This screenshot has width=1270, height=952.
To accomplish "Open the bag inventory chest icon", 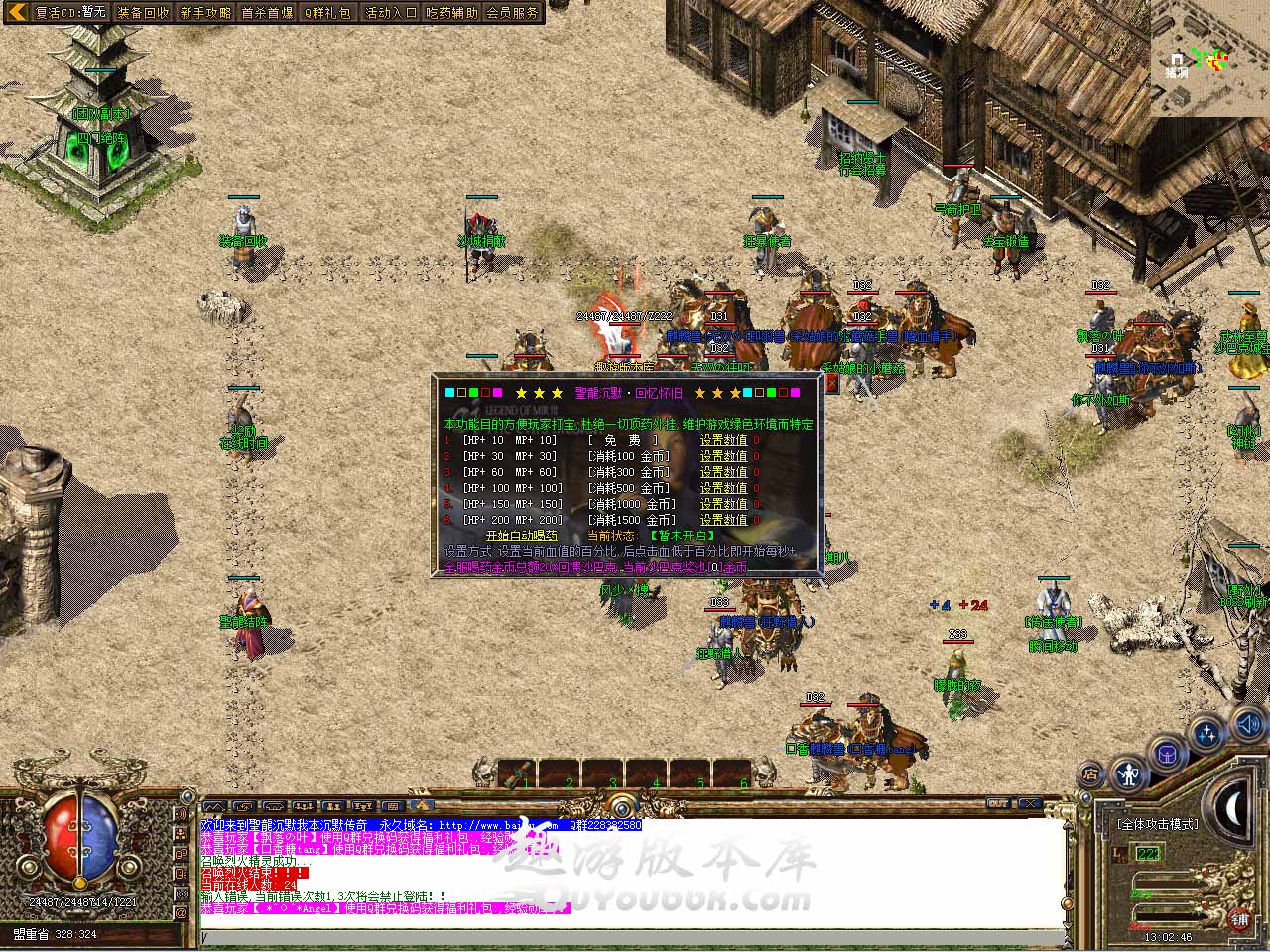I will click(1167, 754).
